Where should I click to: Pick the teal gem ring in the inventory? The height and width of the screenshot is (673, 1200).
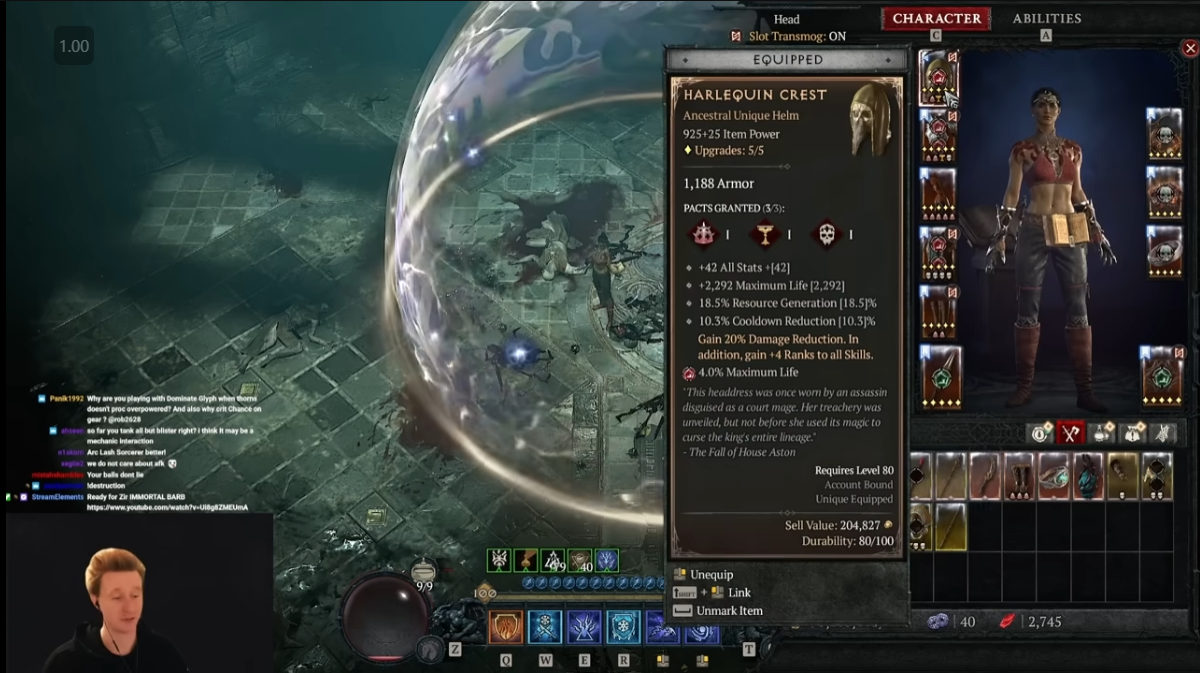pos(1054,476)
